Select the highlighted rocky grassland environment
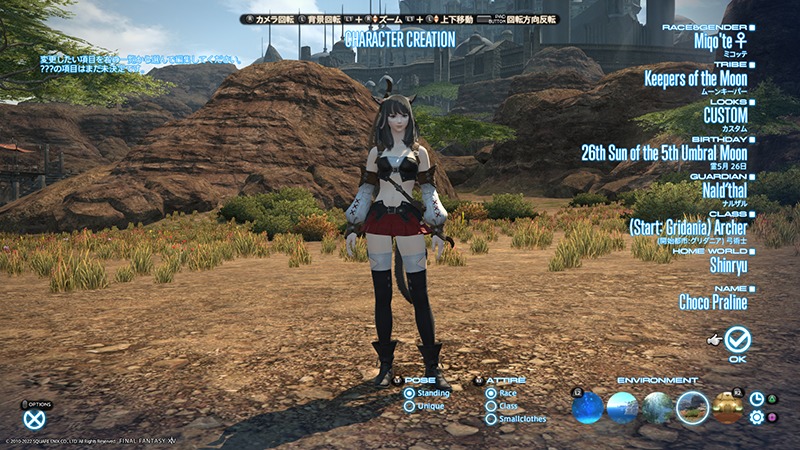Image resolution: width=800 pixels, height=450 pixels. 692,407
